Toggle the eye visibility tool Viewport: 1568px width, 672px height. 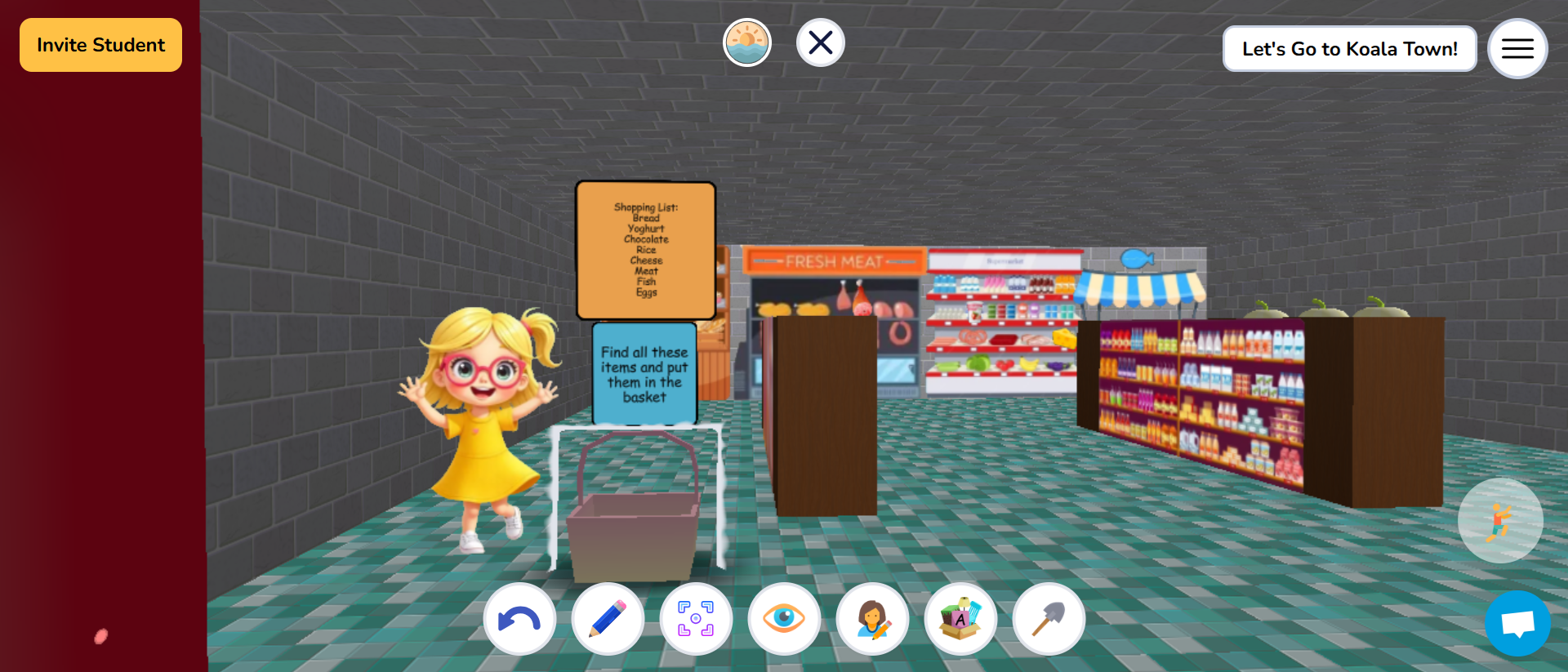coord(784,619)
